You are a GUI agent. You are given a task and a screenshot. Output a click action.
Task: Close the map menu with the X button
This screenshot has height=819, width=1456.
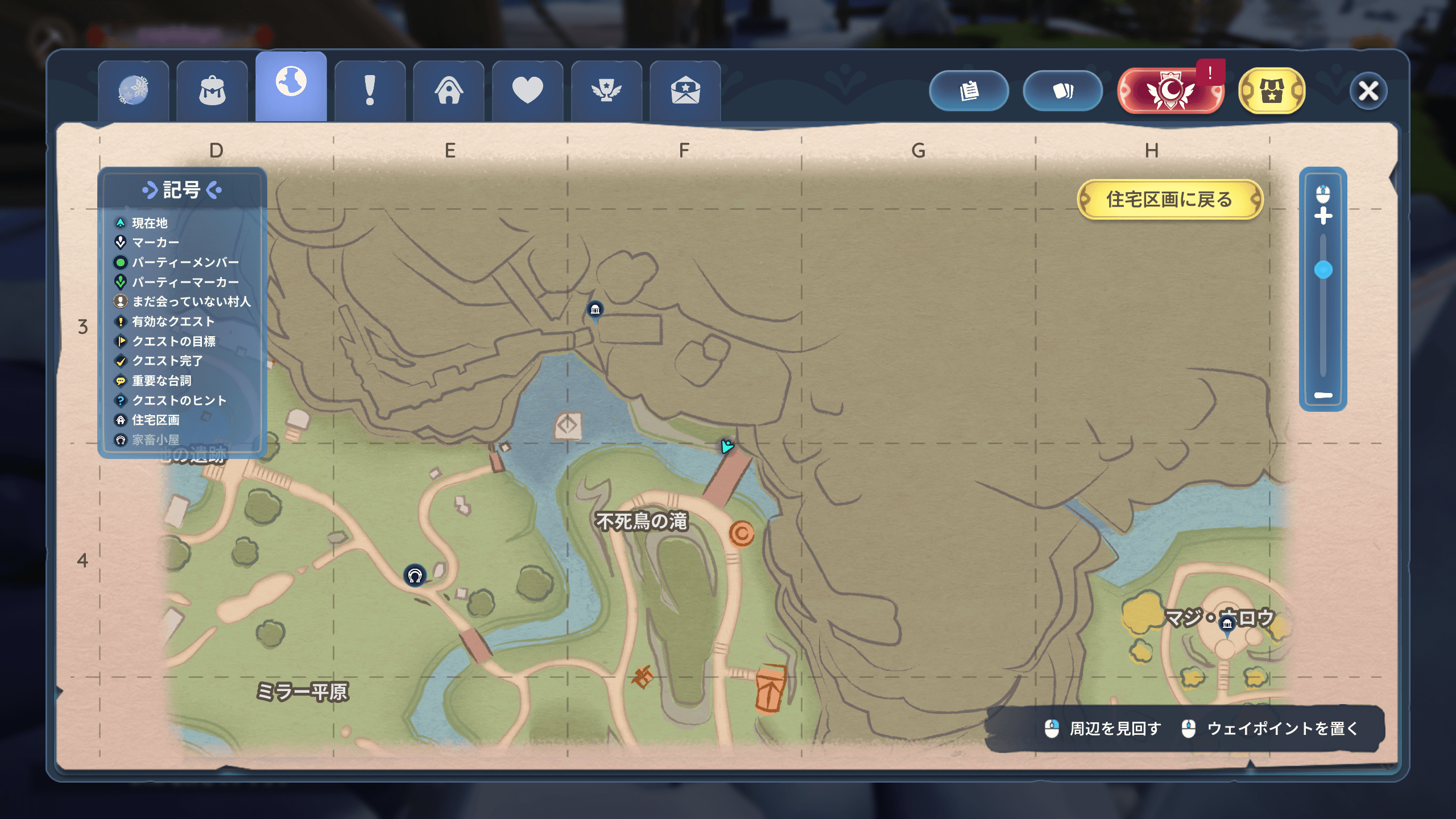(1368, 91)
